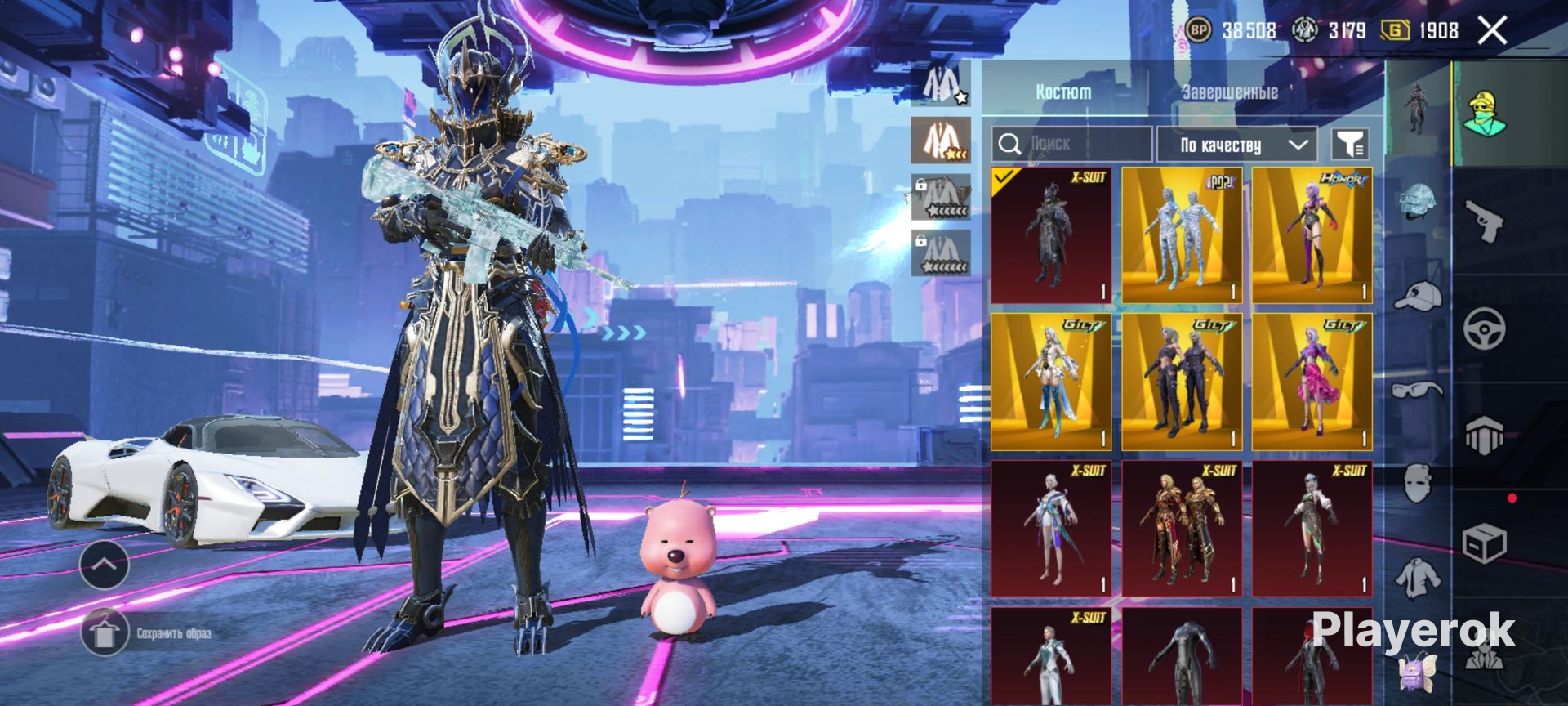Select the glasses accessory category

click(1419, 391)
